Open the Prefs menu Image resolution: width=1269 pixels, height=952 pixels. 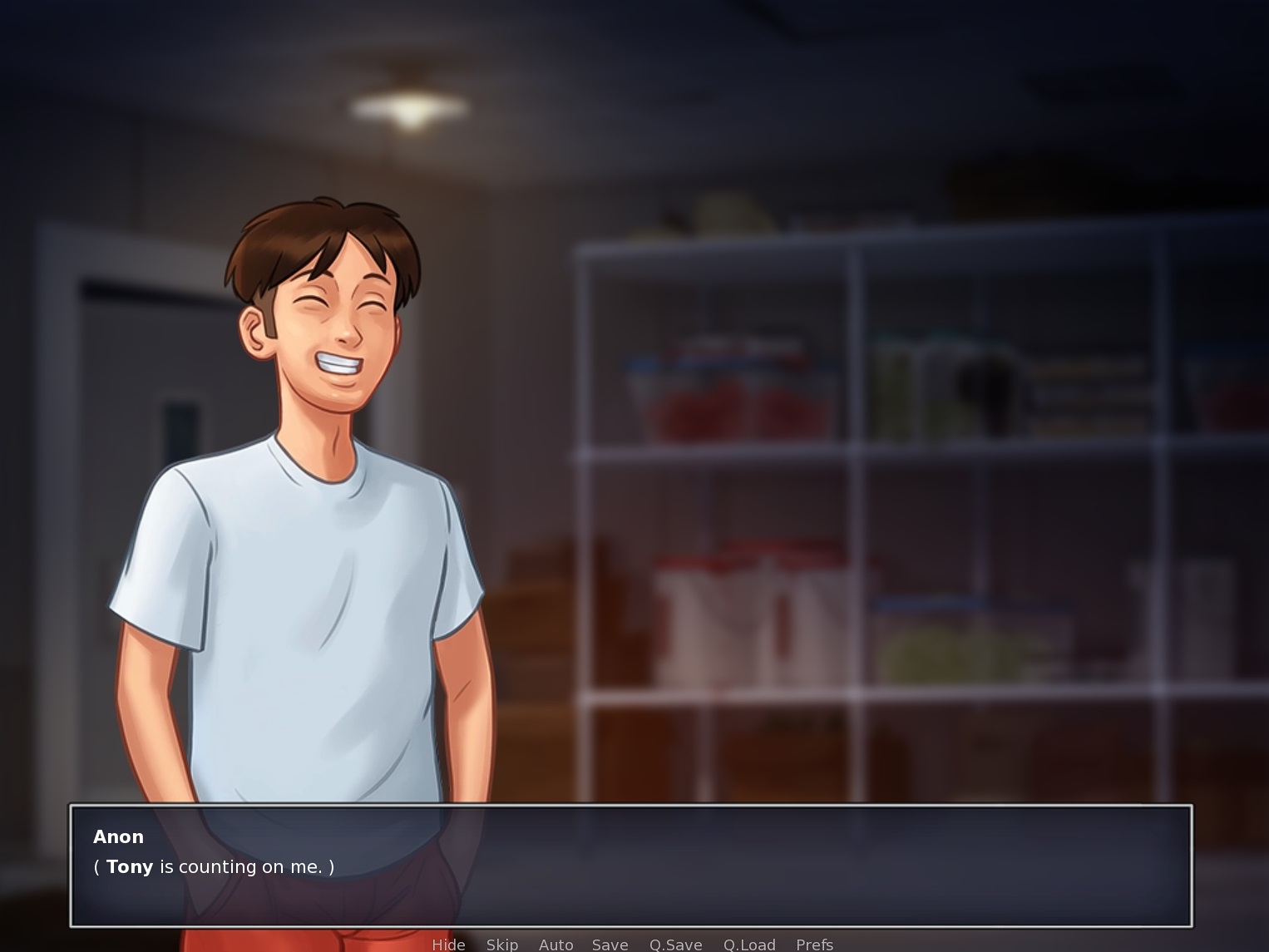pyautogui.click(x=814, y=945)
